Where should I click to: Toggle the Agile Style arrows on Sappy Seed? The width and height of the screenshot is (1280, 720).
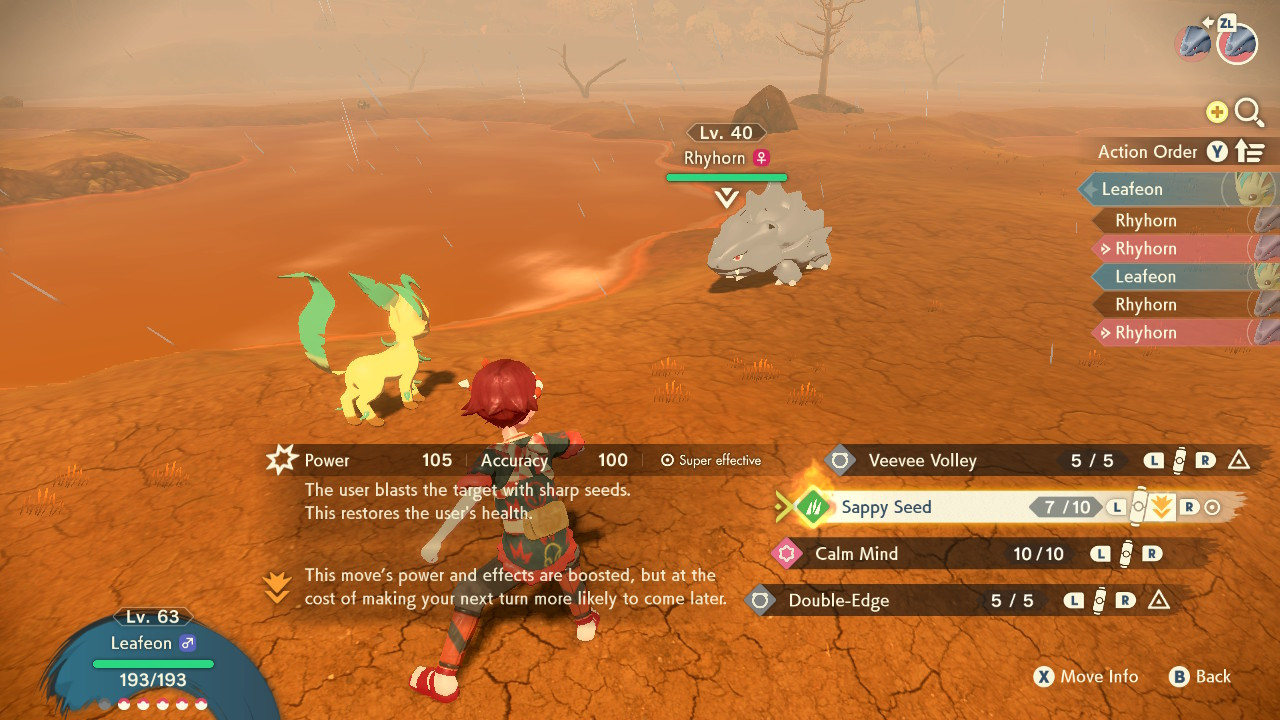[1160, 507]
